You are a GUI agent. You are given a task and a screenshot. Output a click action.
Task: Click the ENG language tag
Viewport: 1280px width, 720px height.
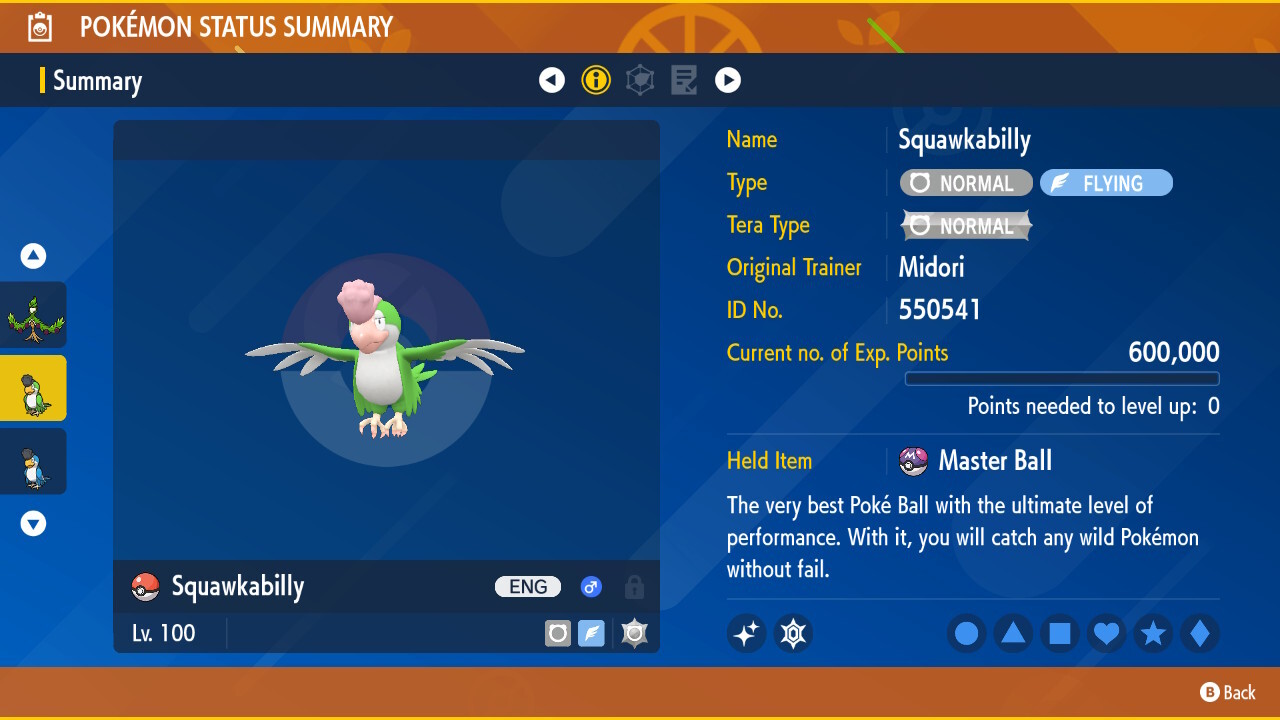point(527,587)
